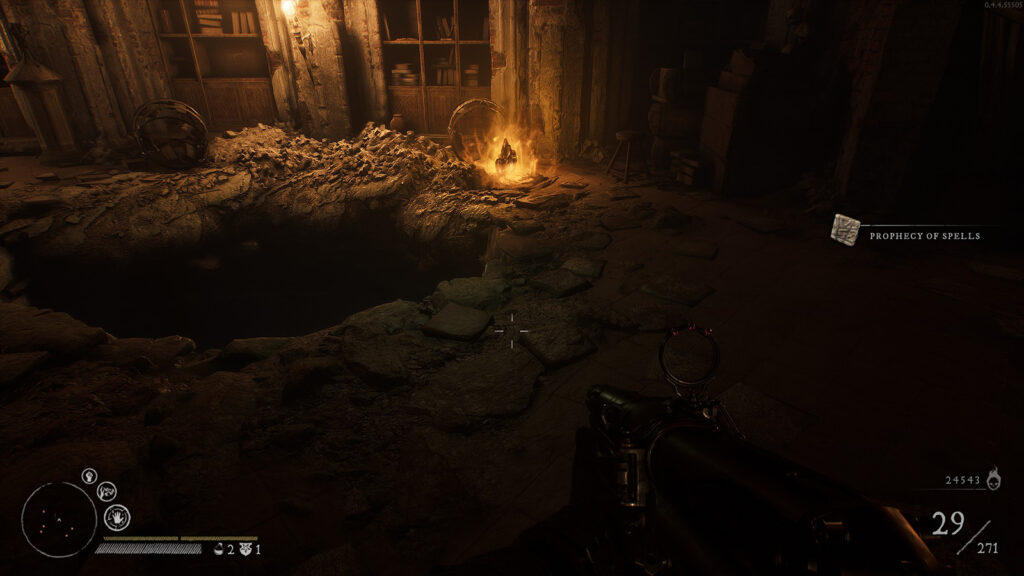Activate the raised fist ability icon

point(89,476)
